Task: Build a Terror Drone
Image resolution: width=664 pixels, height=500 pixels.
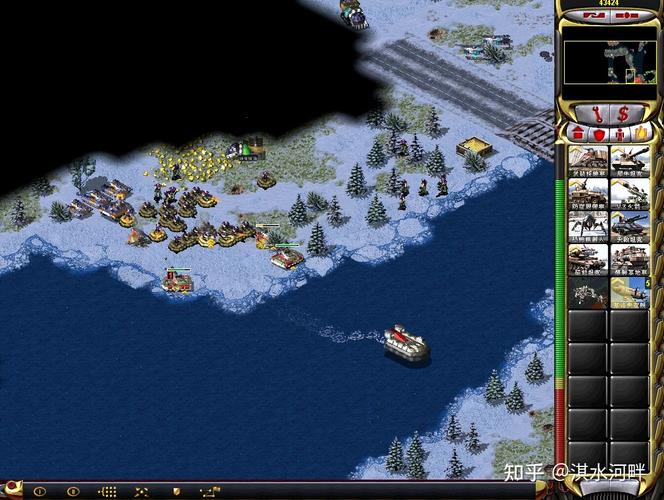Action: coord(588,227)
